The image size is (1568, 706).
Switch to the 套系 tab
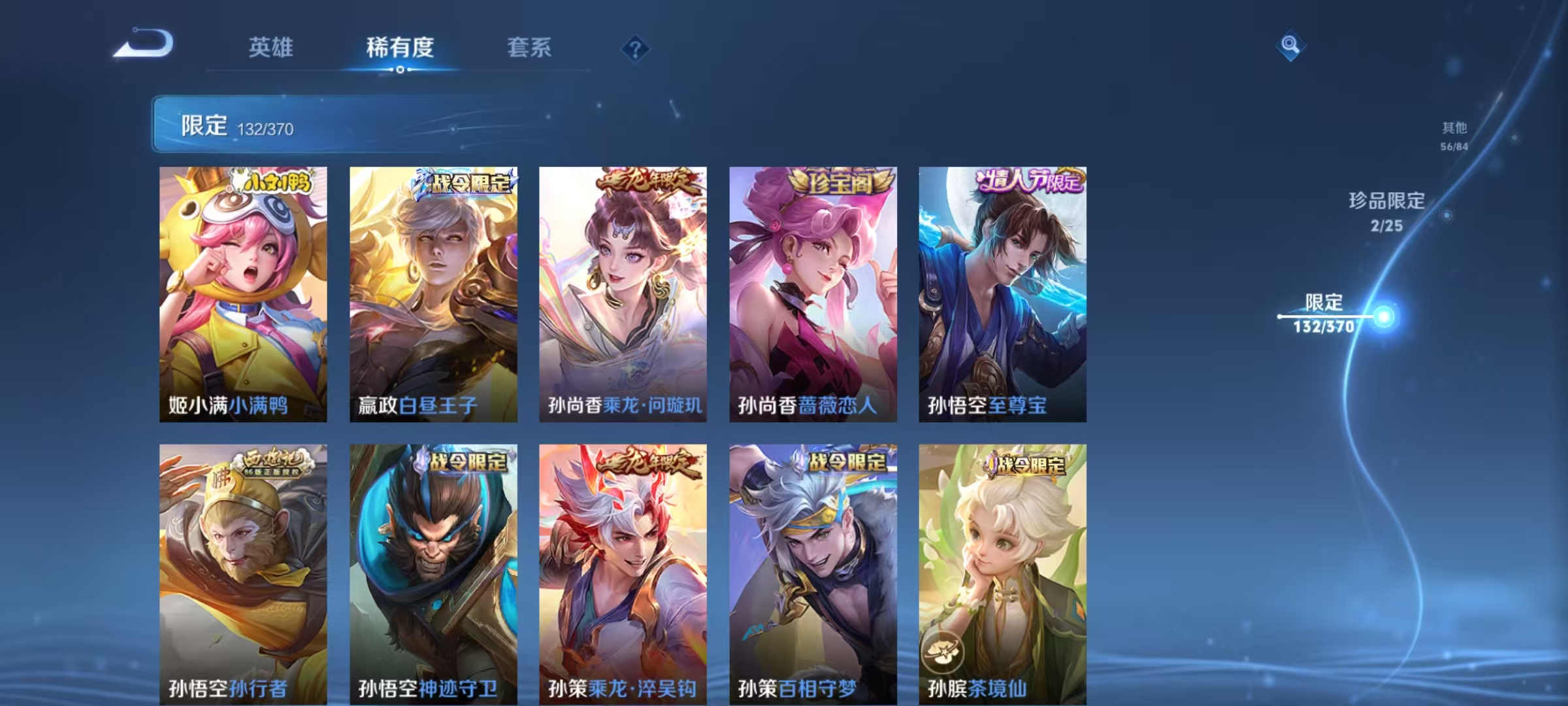click(529, 47)
